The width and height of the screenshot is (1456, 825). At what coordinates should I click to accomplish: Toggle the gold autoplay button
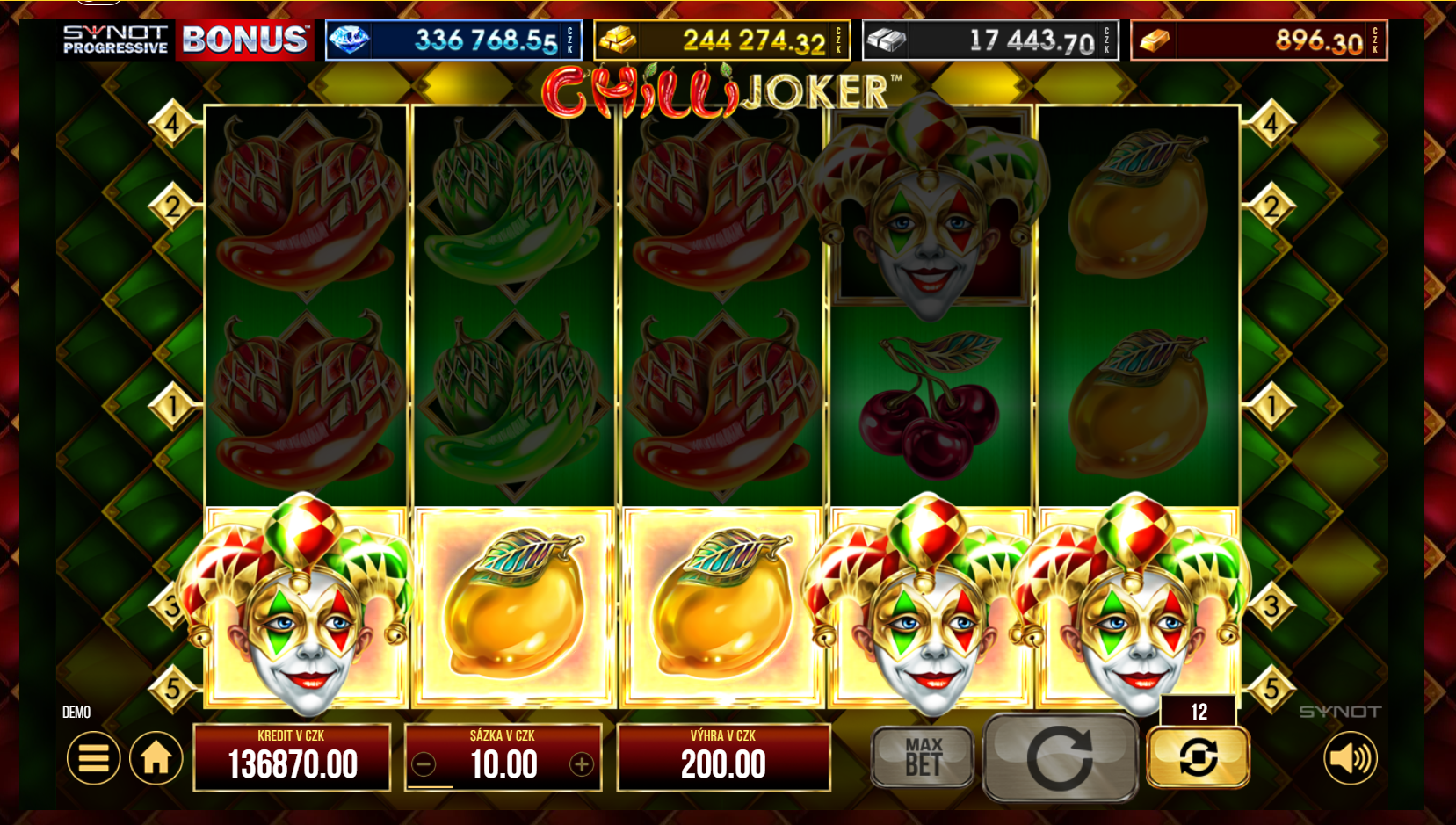click(x=1198, y=756)
